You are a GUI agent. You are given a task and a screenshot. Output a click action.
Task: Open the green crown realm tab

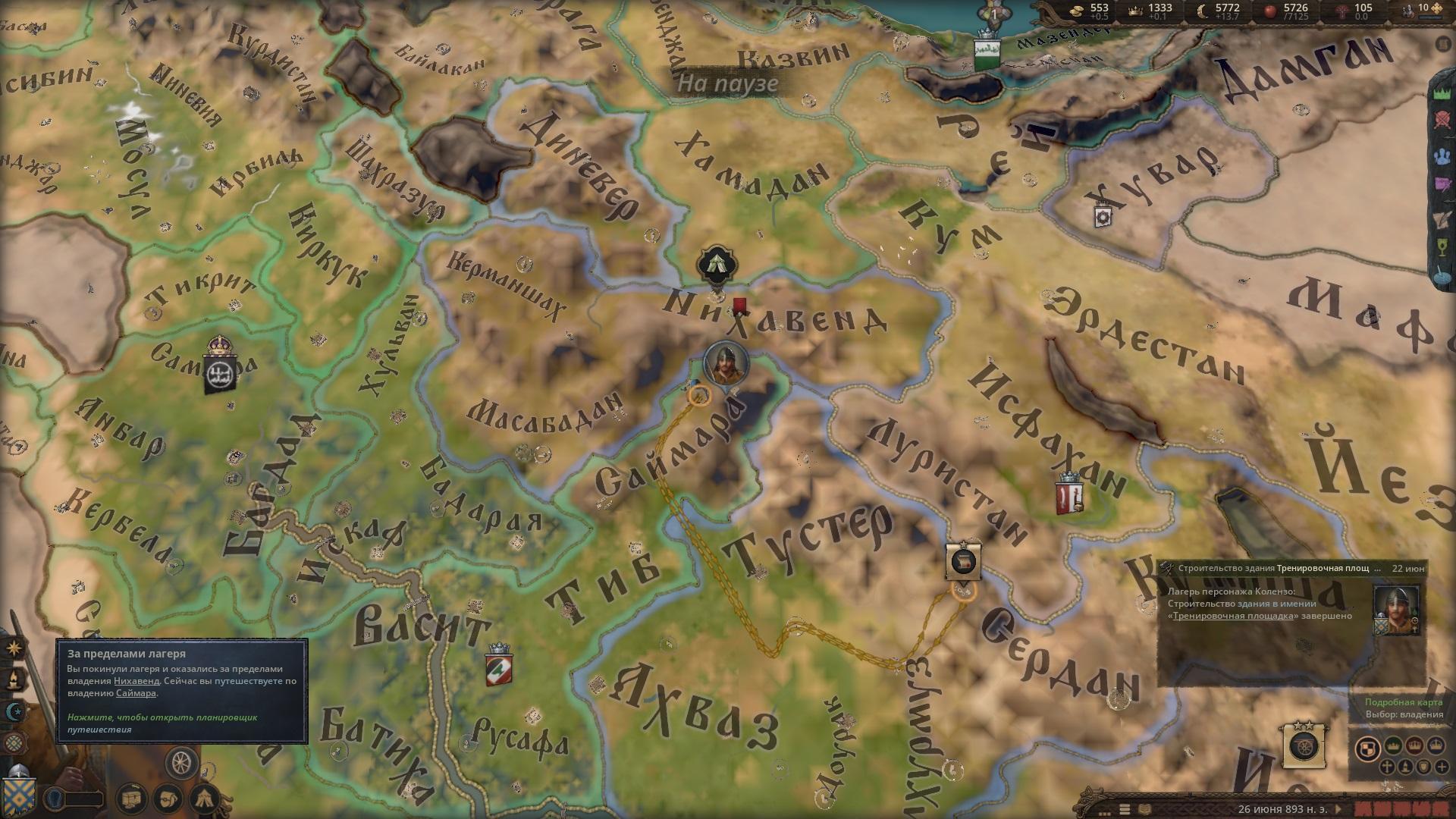[1444, 93]
